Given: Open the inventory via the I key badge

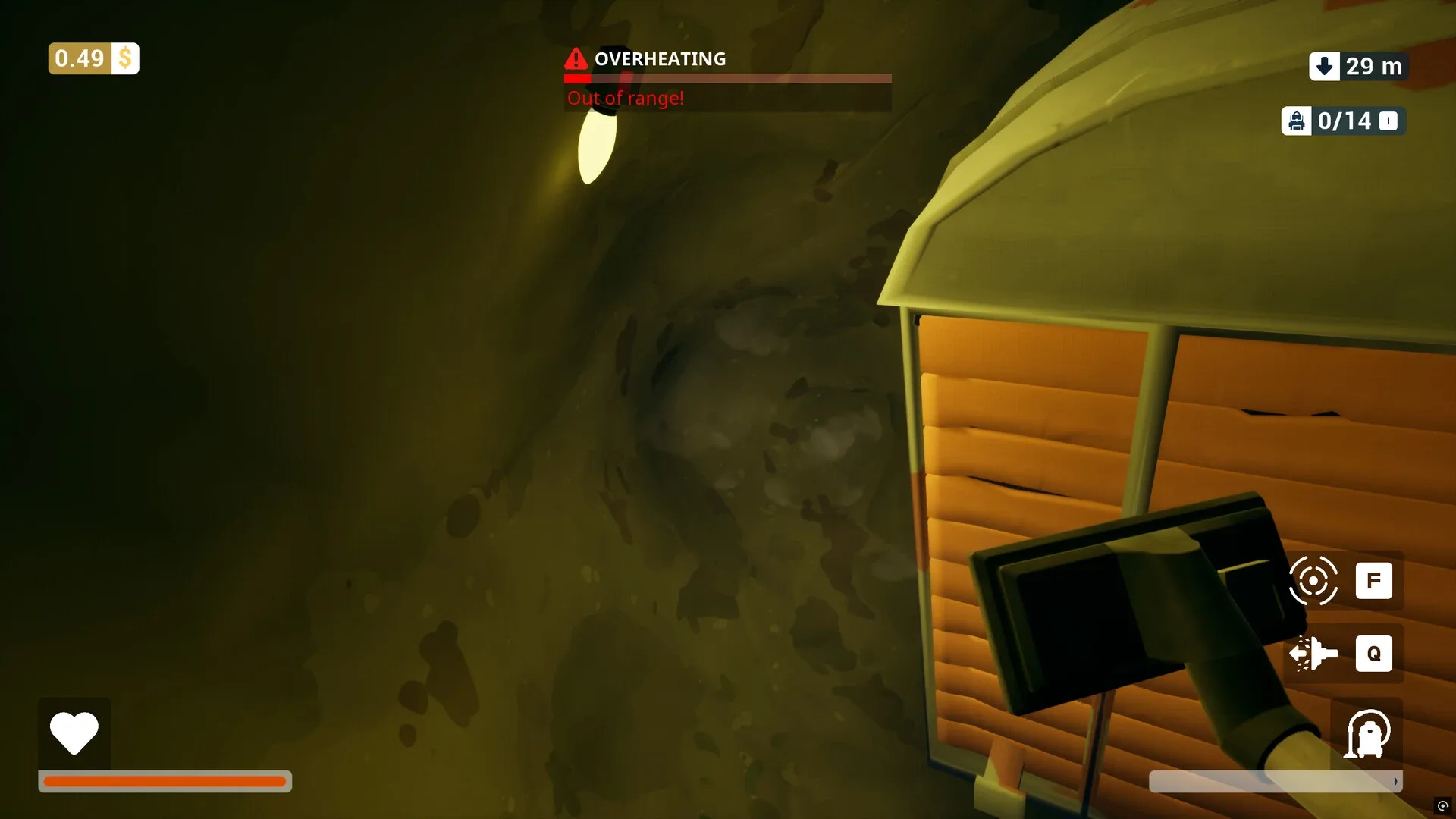Looking at the screenshot, I should point(1389,121).
